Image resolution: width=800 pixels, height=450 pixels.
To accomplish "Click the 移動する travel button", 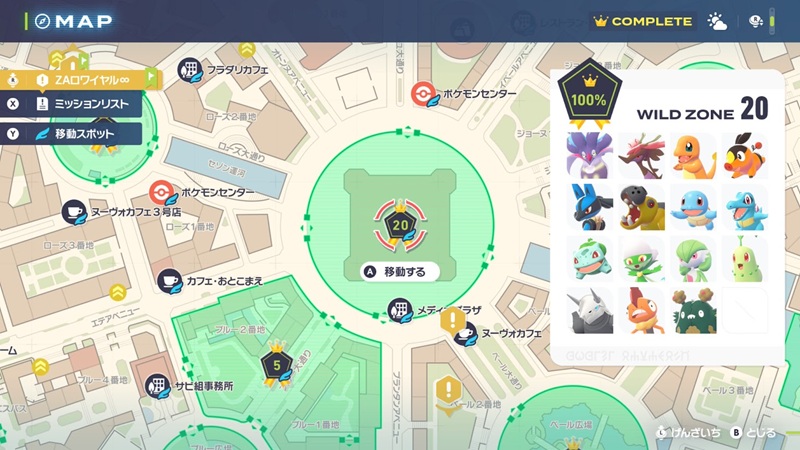I will click(401, 271).
